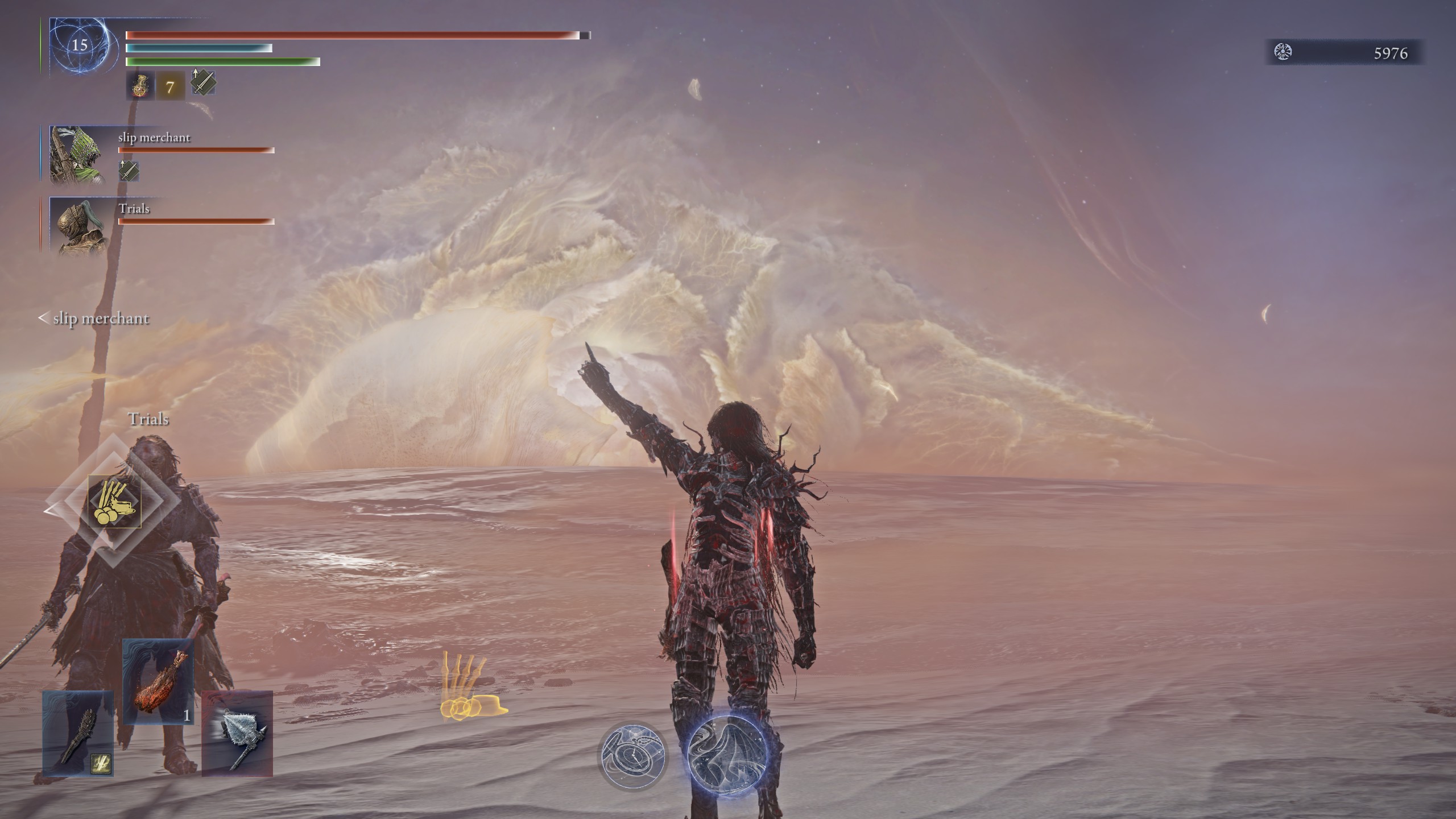This screenshot has width=1456, height=819.
Task: Select slip merchant's green-hooded teammate portrait
Action: click(x=77, y=155)
